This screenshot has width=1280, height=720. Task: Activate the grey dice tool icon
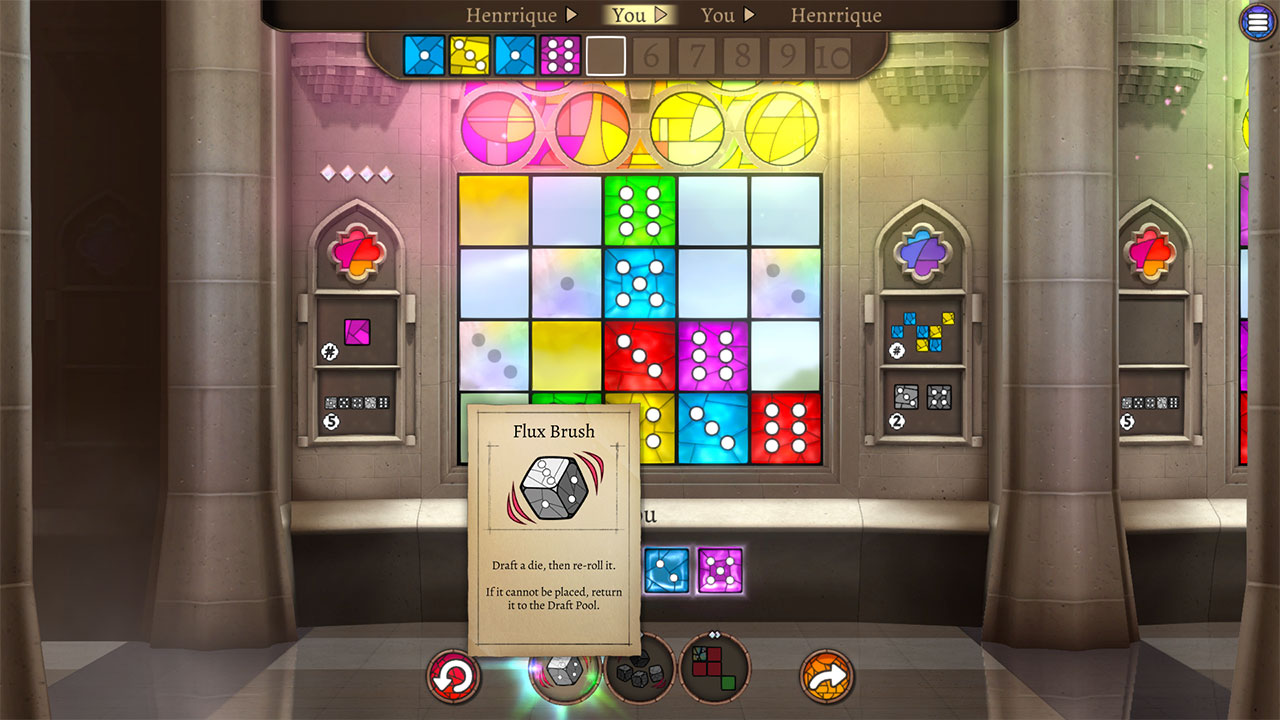pyautogui.click(x=640, y=675)
